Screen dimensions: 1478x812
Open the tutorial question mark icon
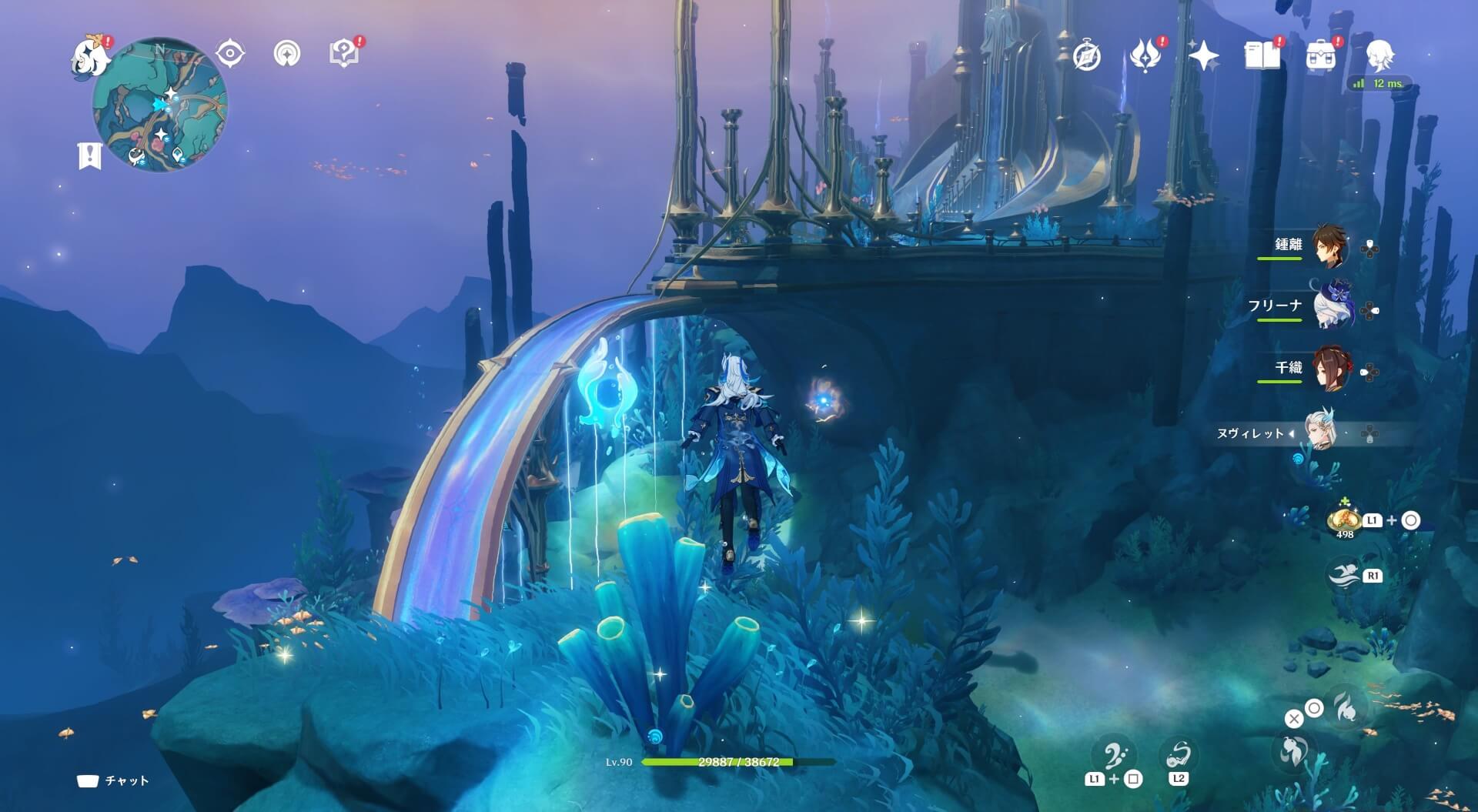[343, 53]
